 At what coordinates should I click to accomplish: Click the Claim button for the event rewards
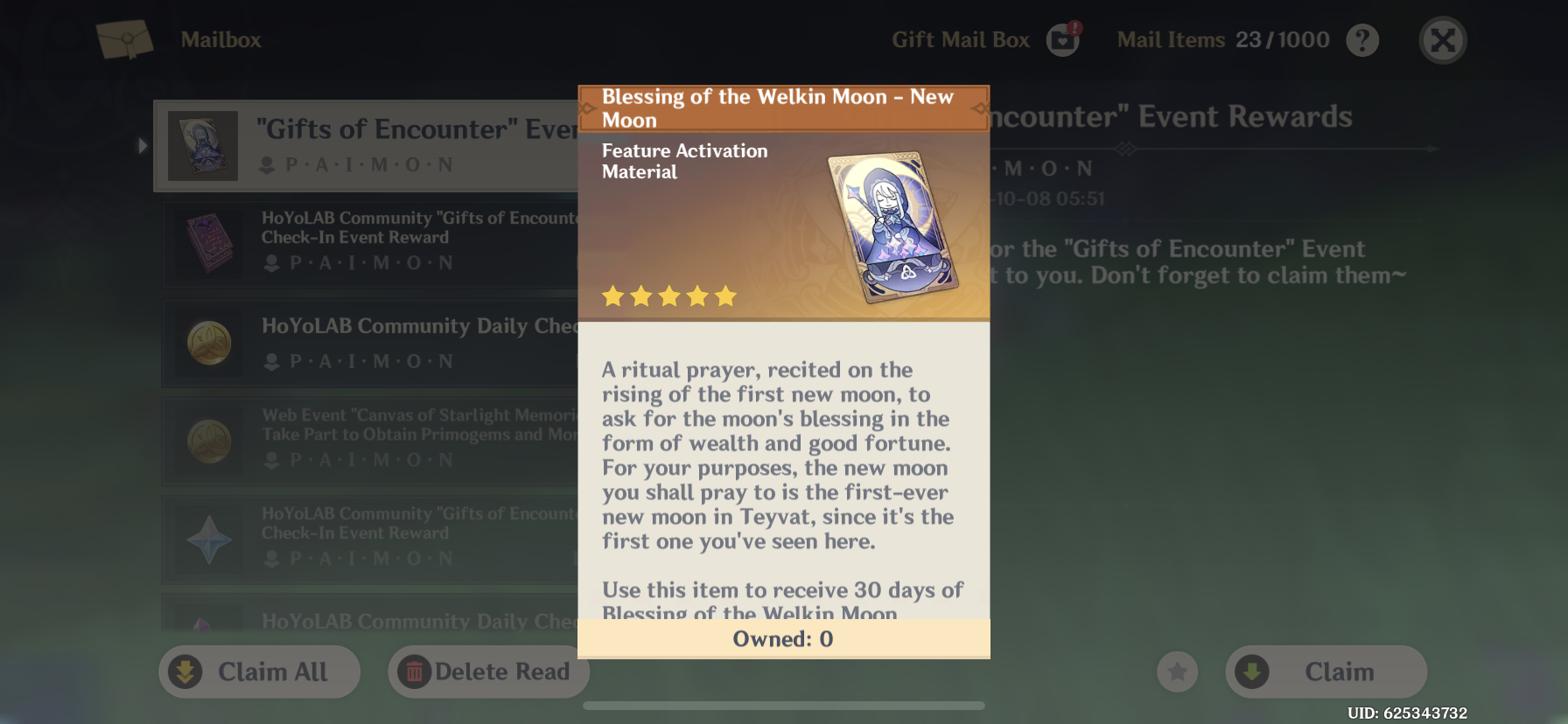[x=1325, y=672]
